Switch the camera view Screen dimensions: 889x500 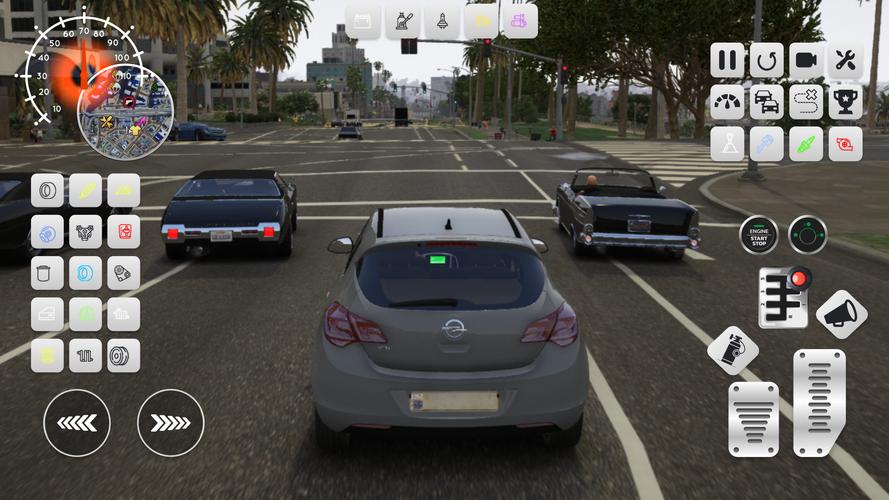(x=806, y=60)
